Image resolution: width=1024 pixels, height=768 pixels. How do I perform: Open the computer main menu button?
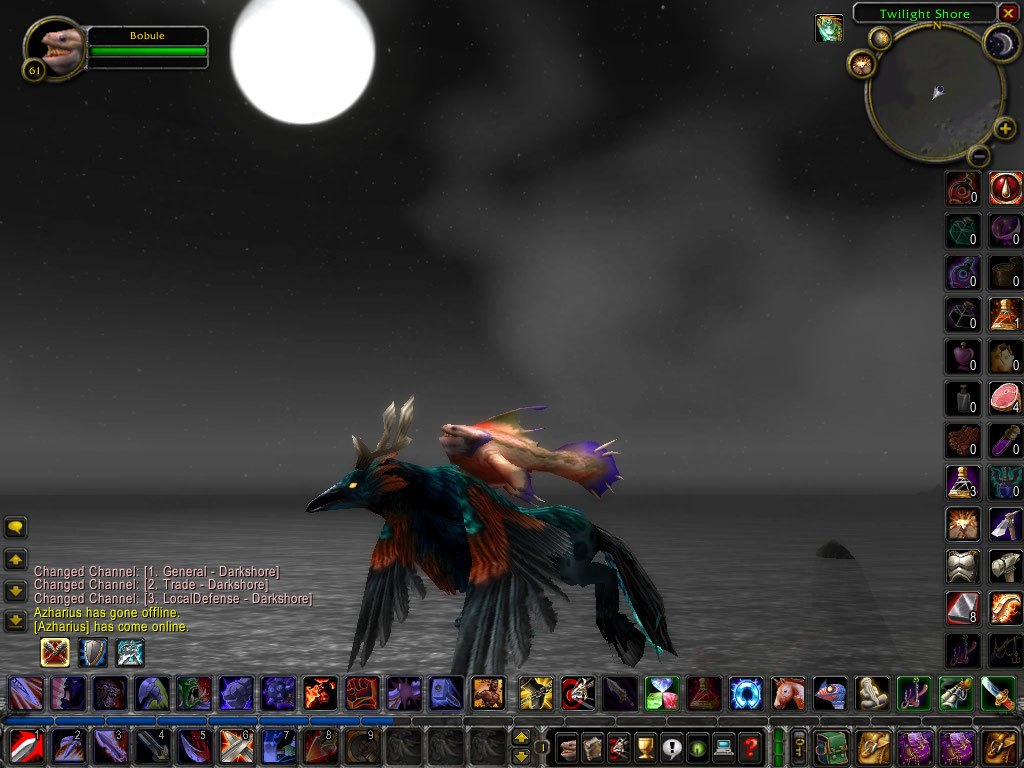[723, 746]
